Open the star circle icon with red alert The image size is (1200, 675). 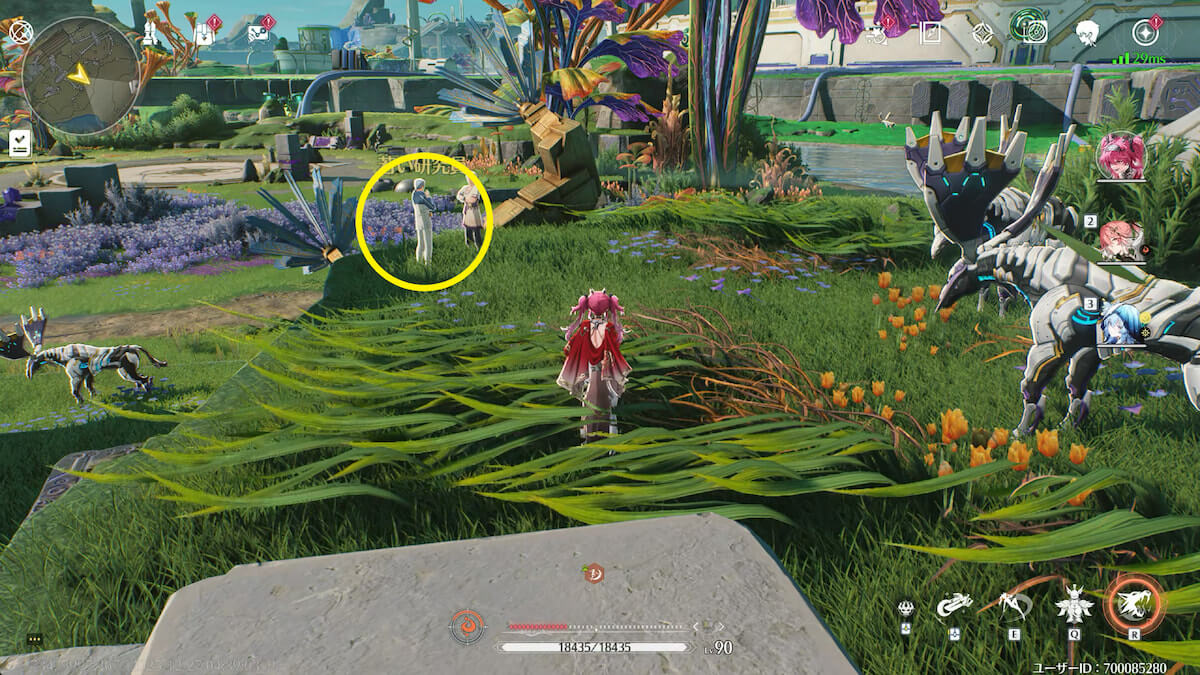(1145, 33)
